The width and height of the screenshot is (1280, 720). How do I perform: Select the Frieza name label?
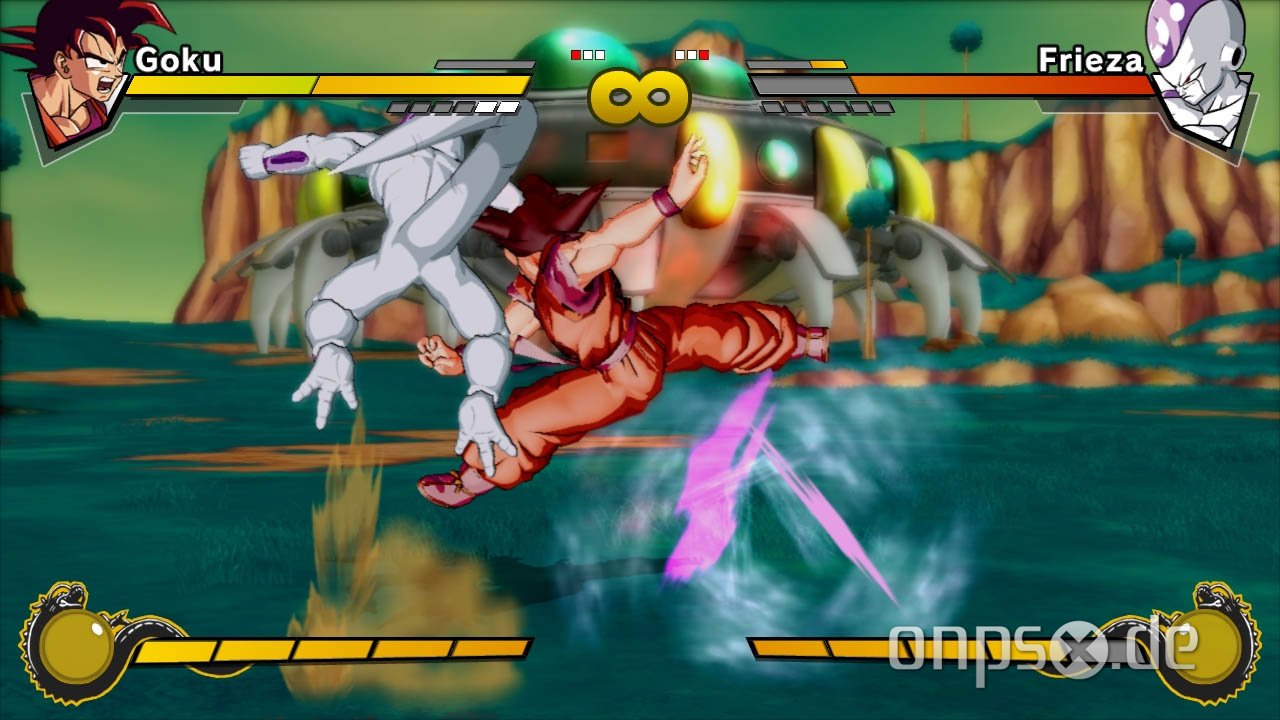pos(1092,60)
